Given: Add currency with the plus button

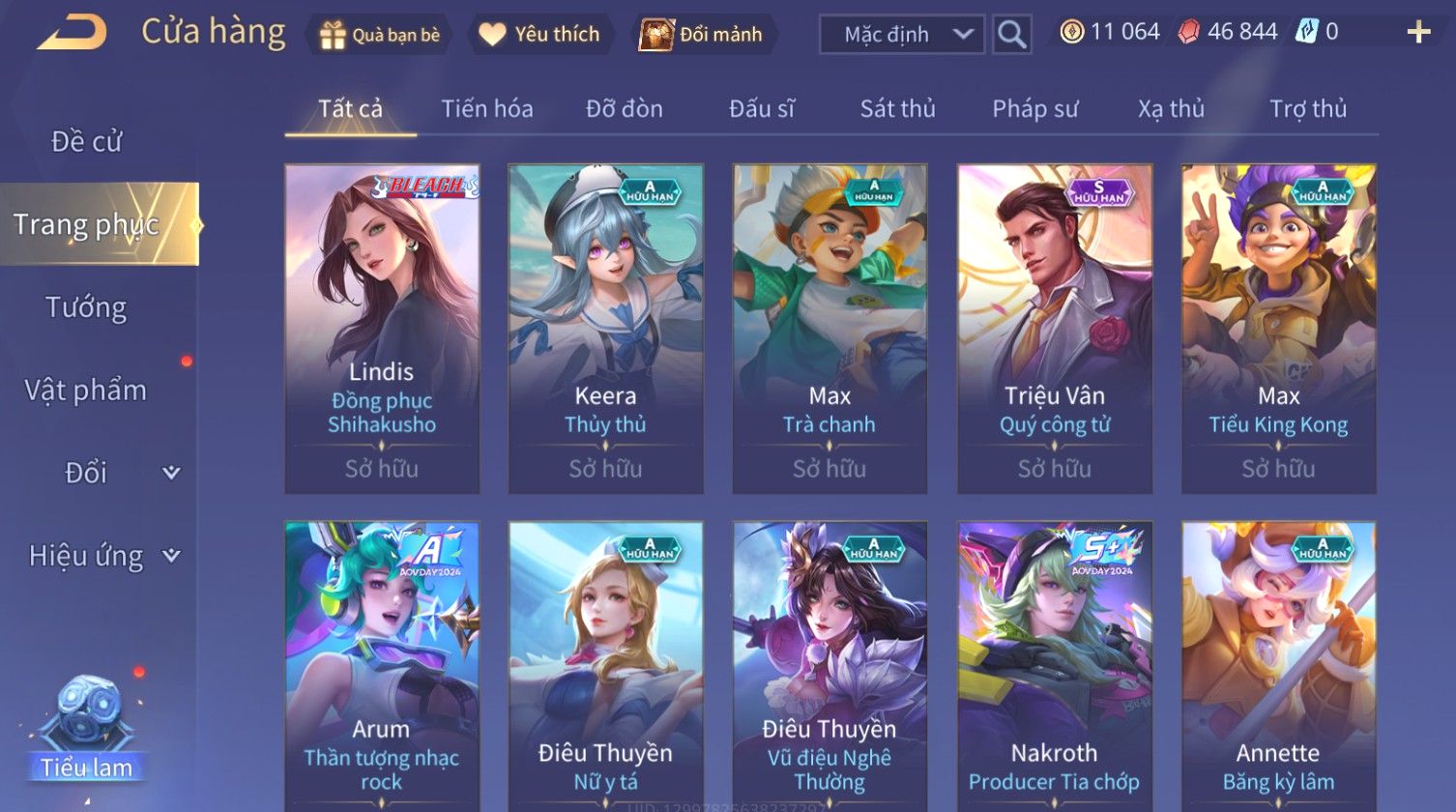Looking at the screenshot, I should coord(1417,33).
